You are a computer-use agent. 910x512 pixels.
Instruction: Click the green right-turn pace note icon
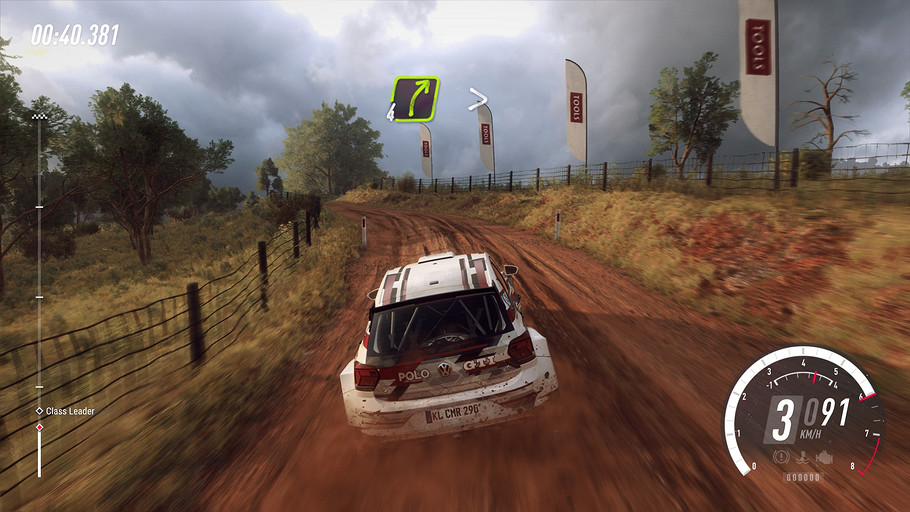click(415, 99)
